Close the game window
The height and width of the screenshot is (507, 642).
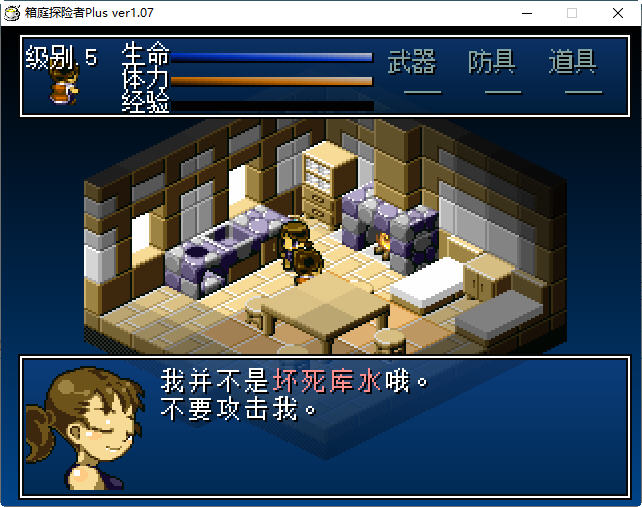(x=618, y=13)
